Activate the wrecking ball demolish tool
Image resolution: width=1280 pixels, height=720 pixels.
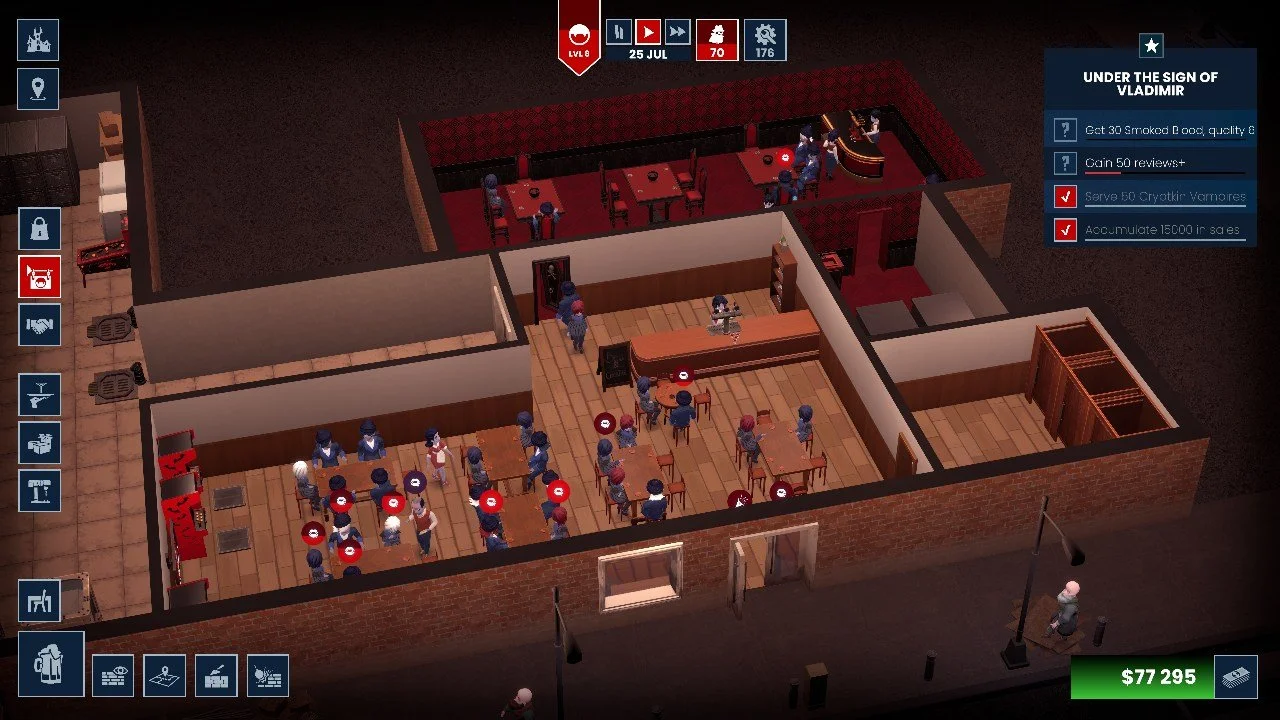coord(267,676)
